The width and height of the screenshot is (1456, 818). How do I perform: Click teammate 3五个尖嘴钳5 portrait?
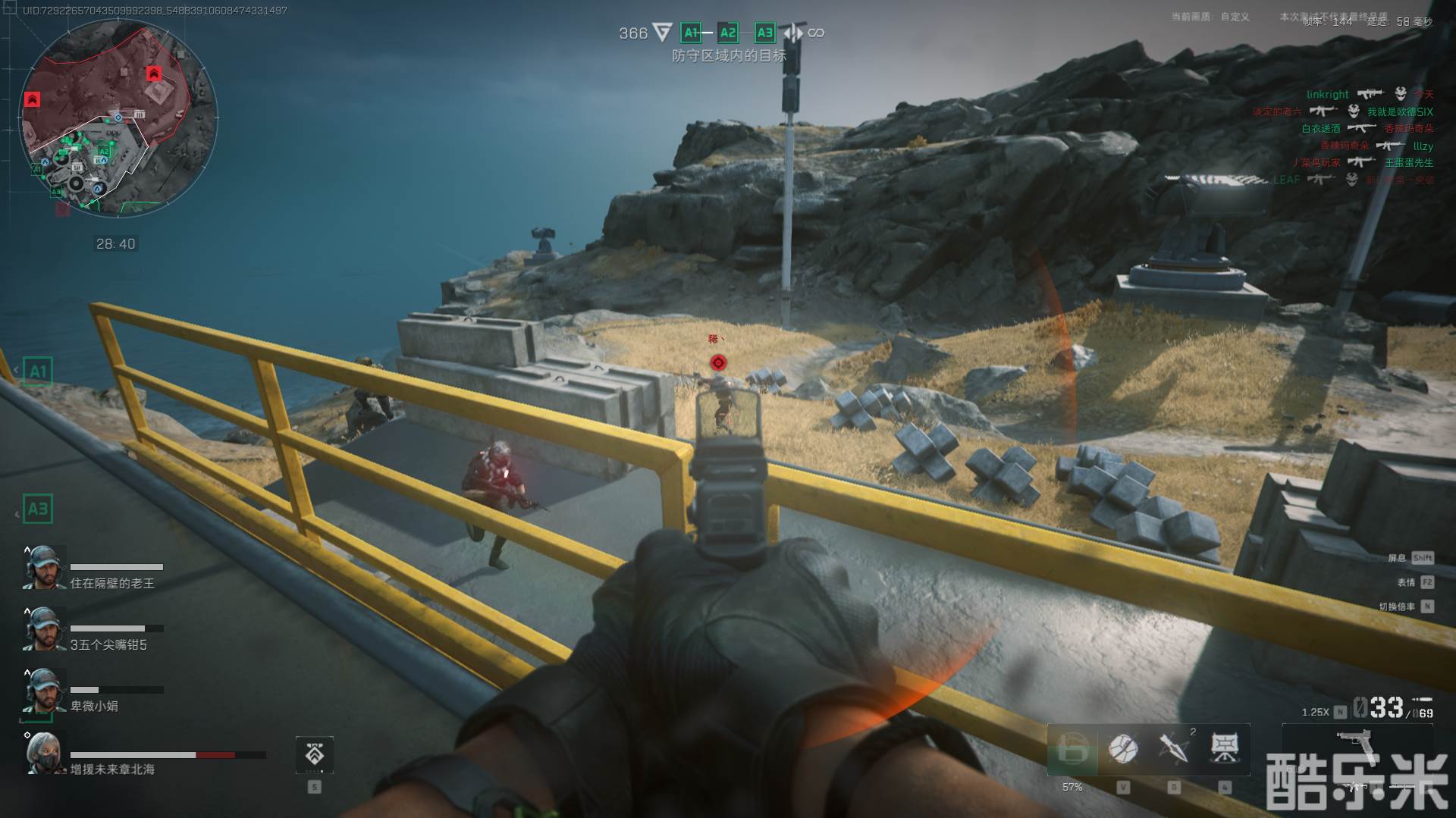(43, 629)
